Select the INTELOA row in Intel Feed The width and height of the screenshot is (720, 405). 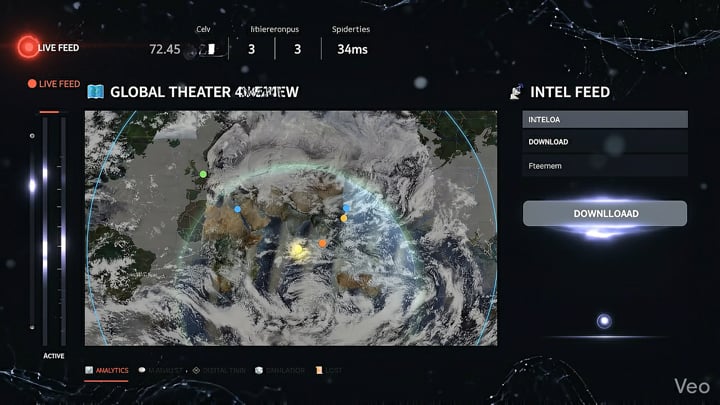coord(604,119)
